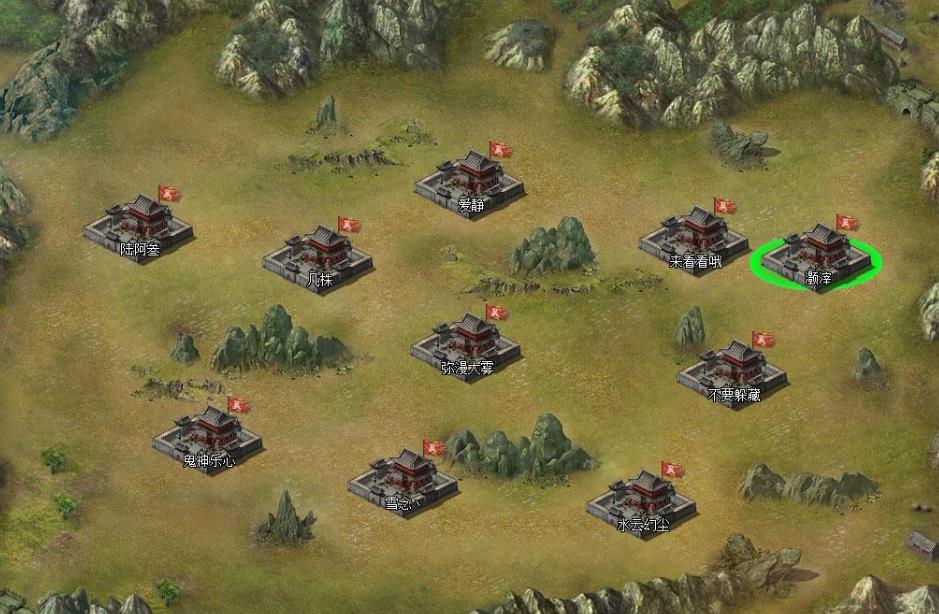Image resolution: width=939 pixels, height=614 pixels.
Task: Select the green-highlighted city 灏泽
Action: [x=817, y=255]
